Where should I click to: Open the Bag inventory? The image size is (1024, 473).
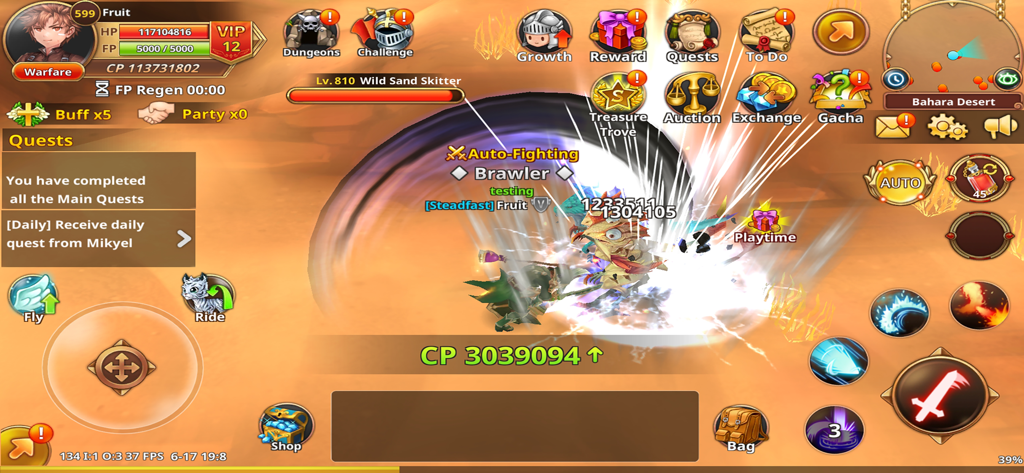741,428
